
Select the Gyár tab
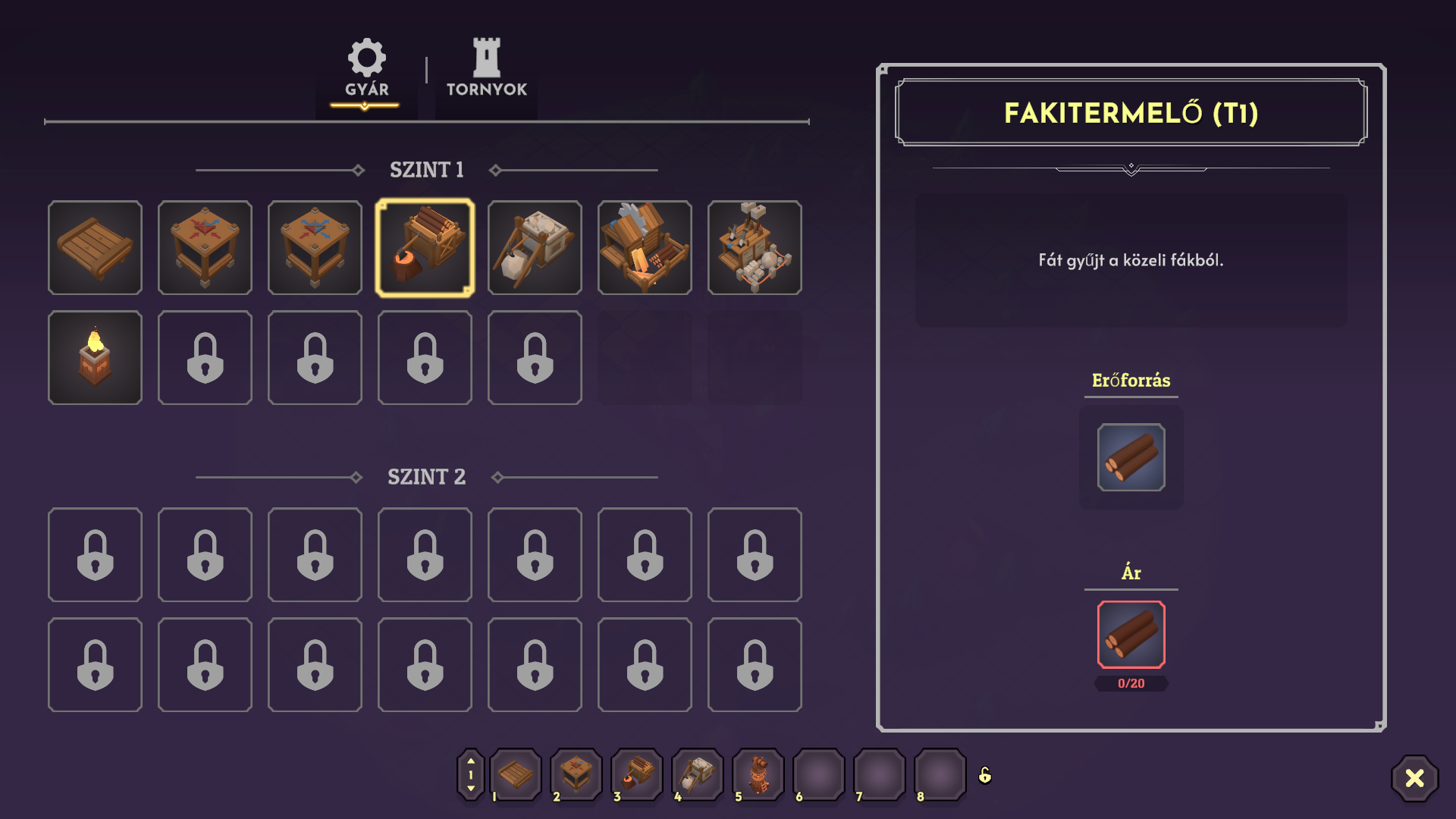(367, 68)
